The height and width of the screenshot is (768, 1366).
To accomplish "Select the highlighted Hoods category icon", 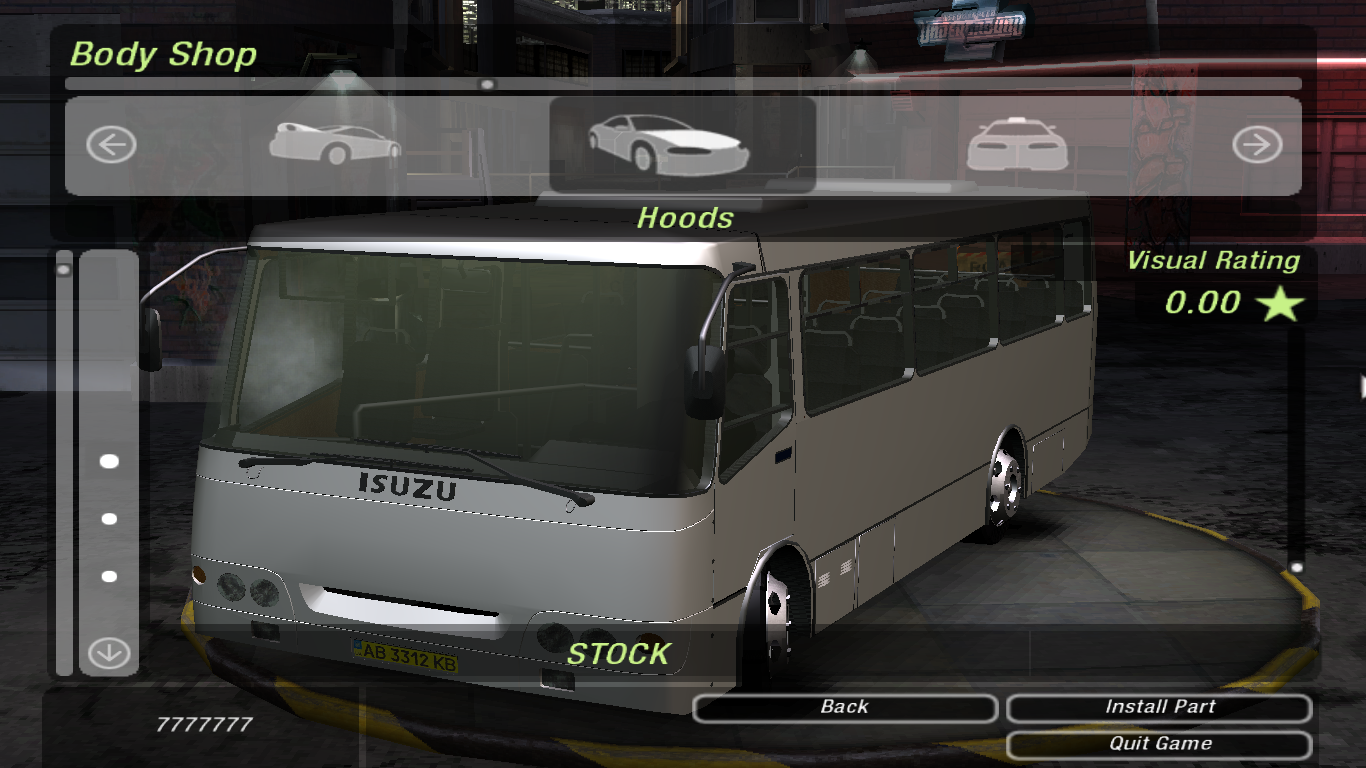I will [x=669, y=143].
